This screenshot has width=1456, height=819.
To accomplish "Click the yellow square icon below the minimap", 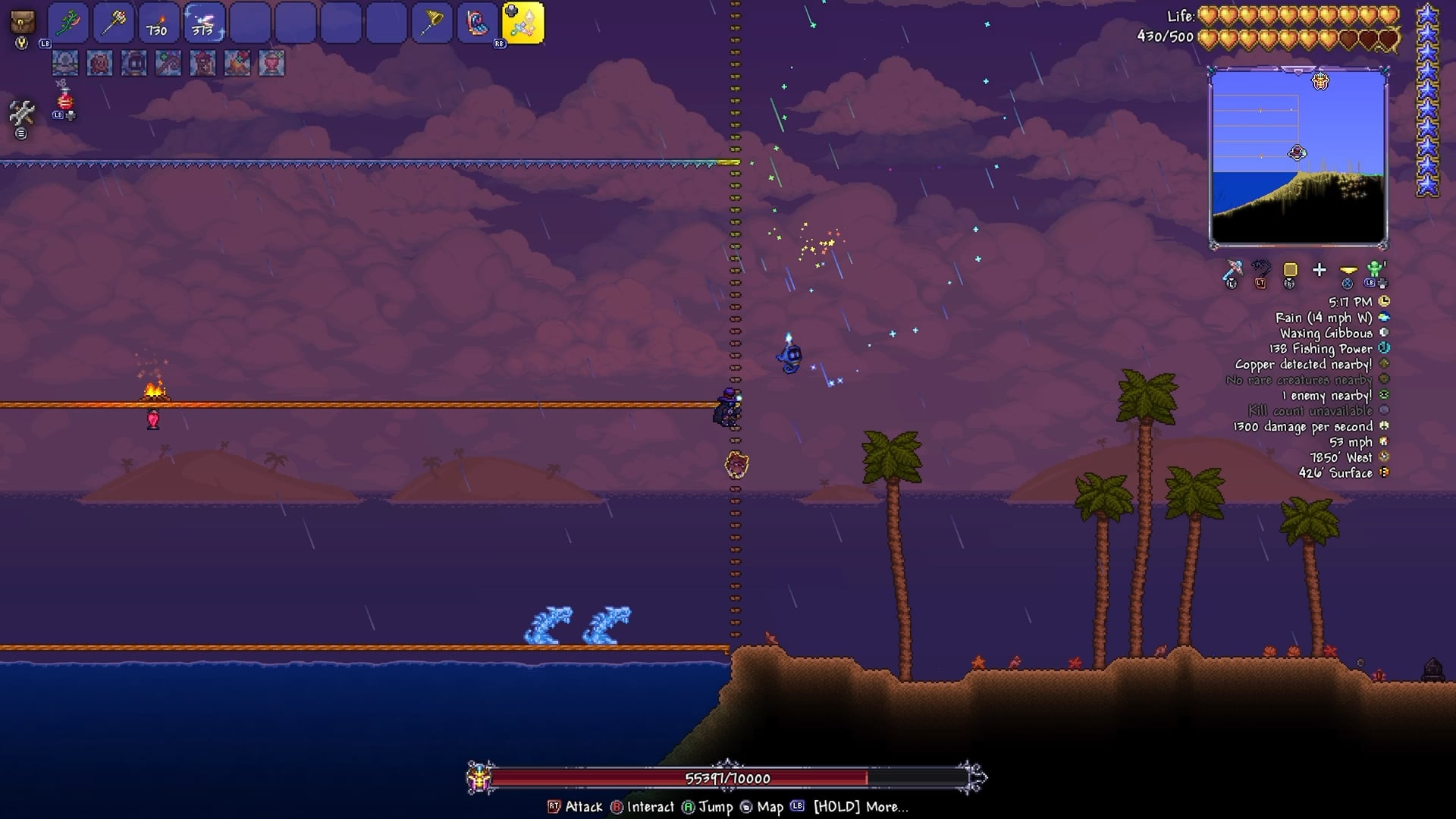I will pos(1290,270).
